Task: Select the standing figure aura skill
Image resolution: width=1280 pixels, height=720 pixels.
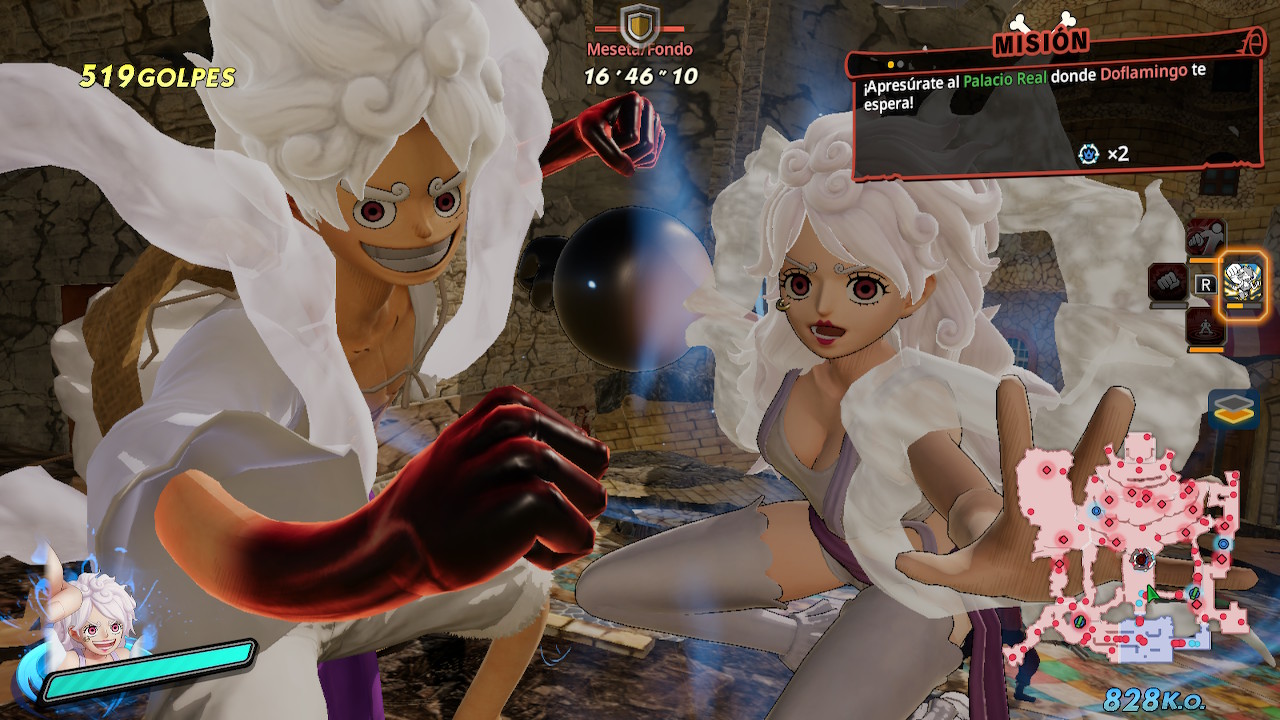Action: coord(1205,327)
